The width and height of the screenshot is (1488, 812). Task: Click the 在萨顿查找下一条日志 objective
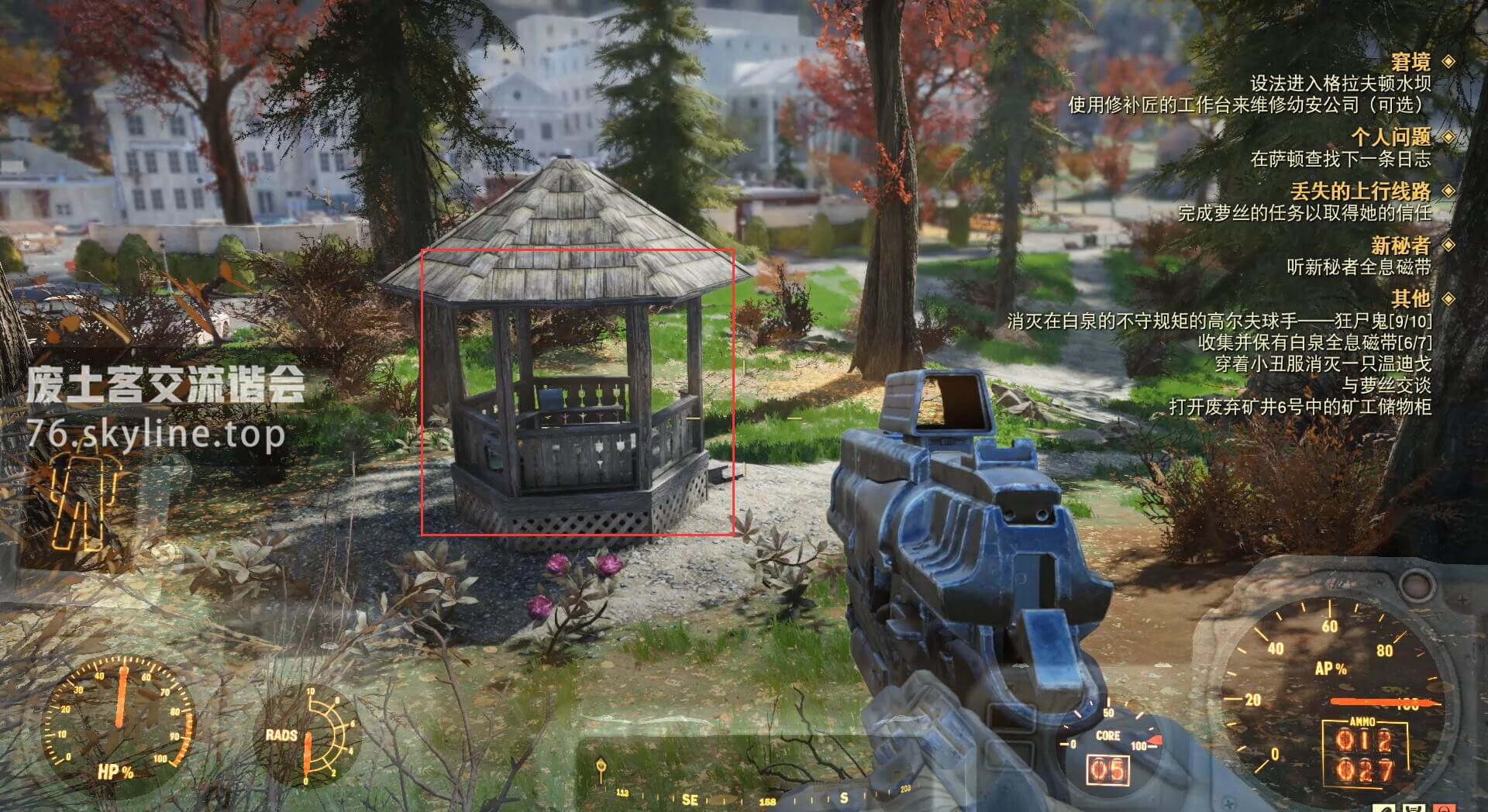[x=1340, y=160]
